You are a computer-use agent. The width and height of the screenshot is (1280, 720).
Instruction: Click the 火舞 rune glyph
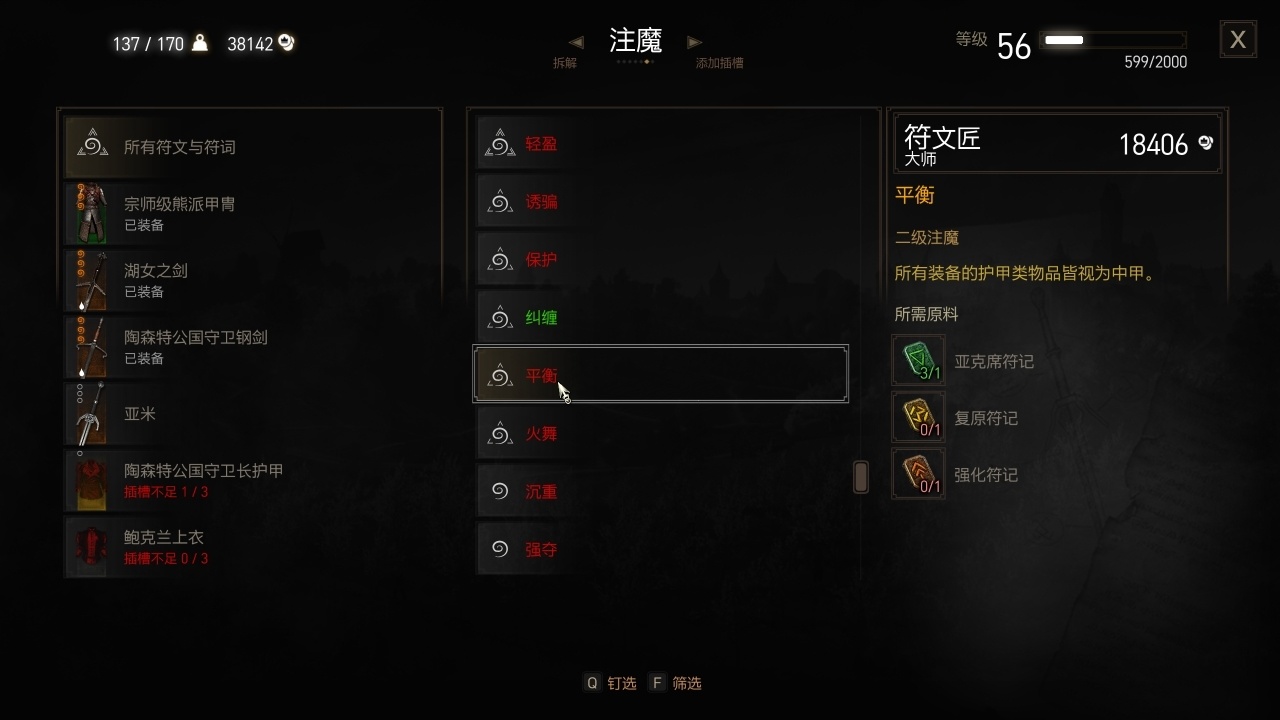point(499,433)
